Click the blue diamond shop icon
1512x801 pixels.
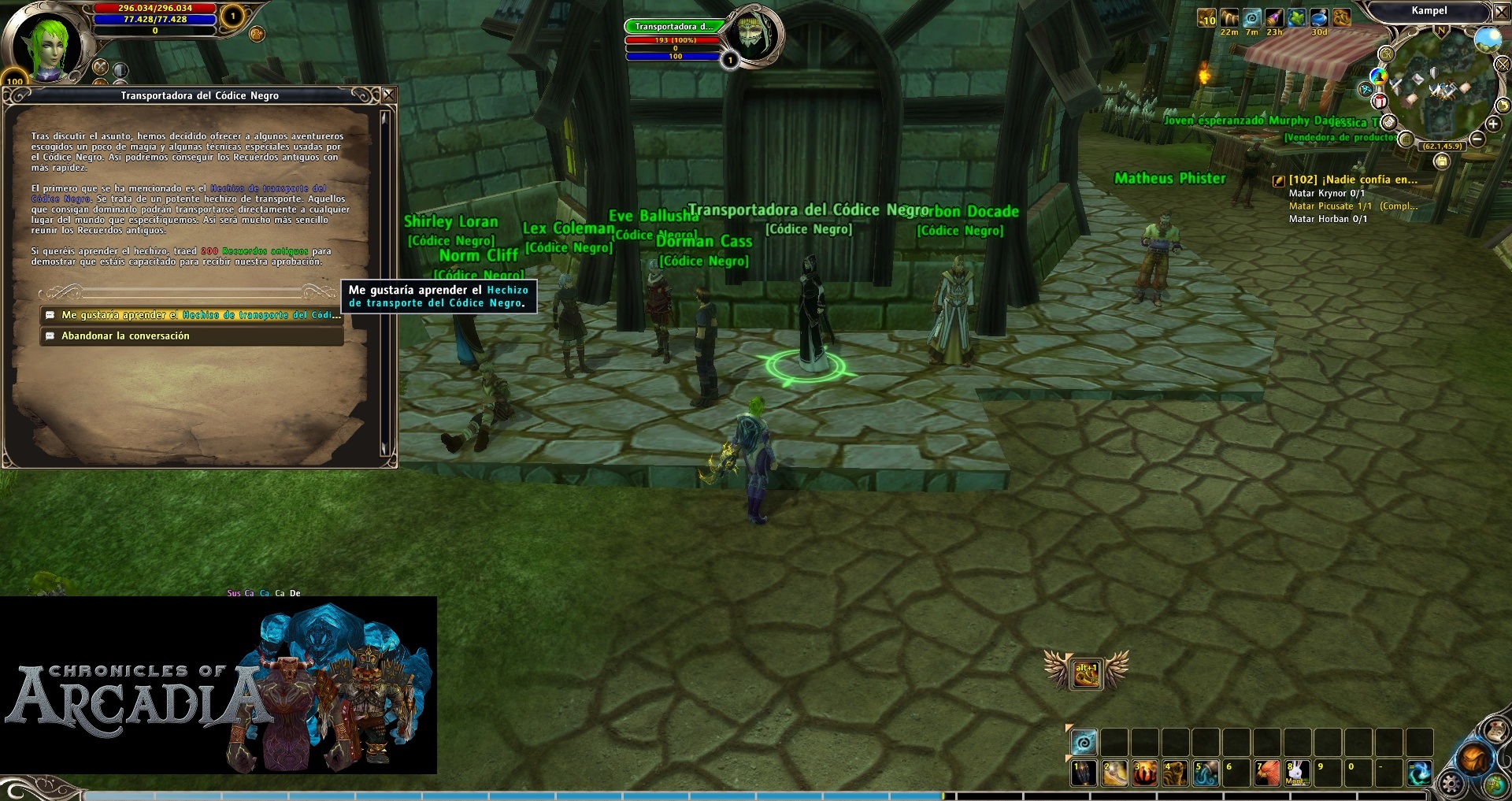tap(1366, 90)
